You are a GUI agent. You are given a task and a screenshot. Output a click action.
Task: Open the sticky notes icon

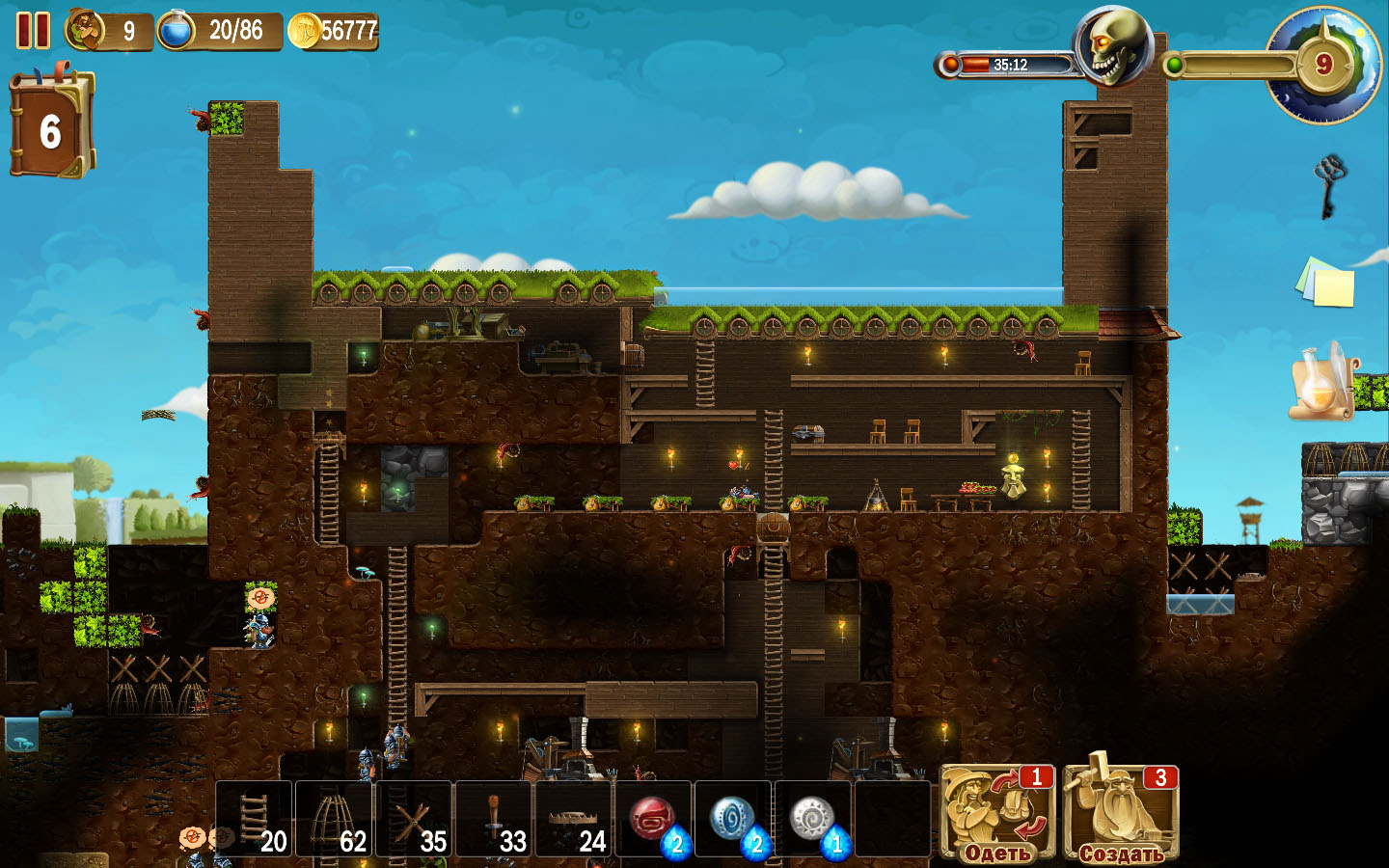[x=1325, y=282]
